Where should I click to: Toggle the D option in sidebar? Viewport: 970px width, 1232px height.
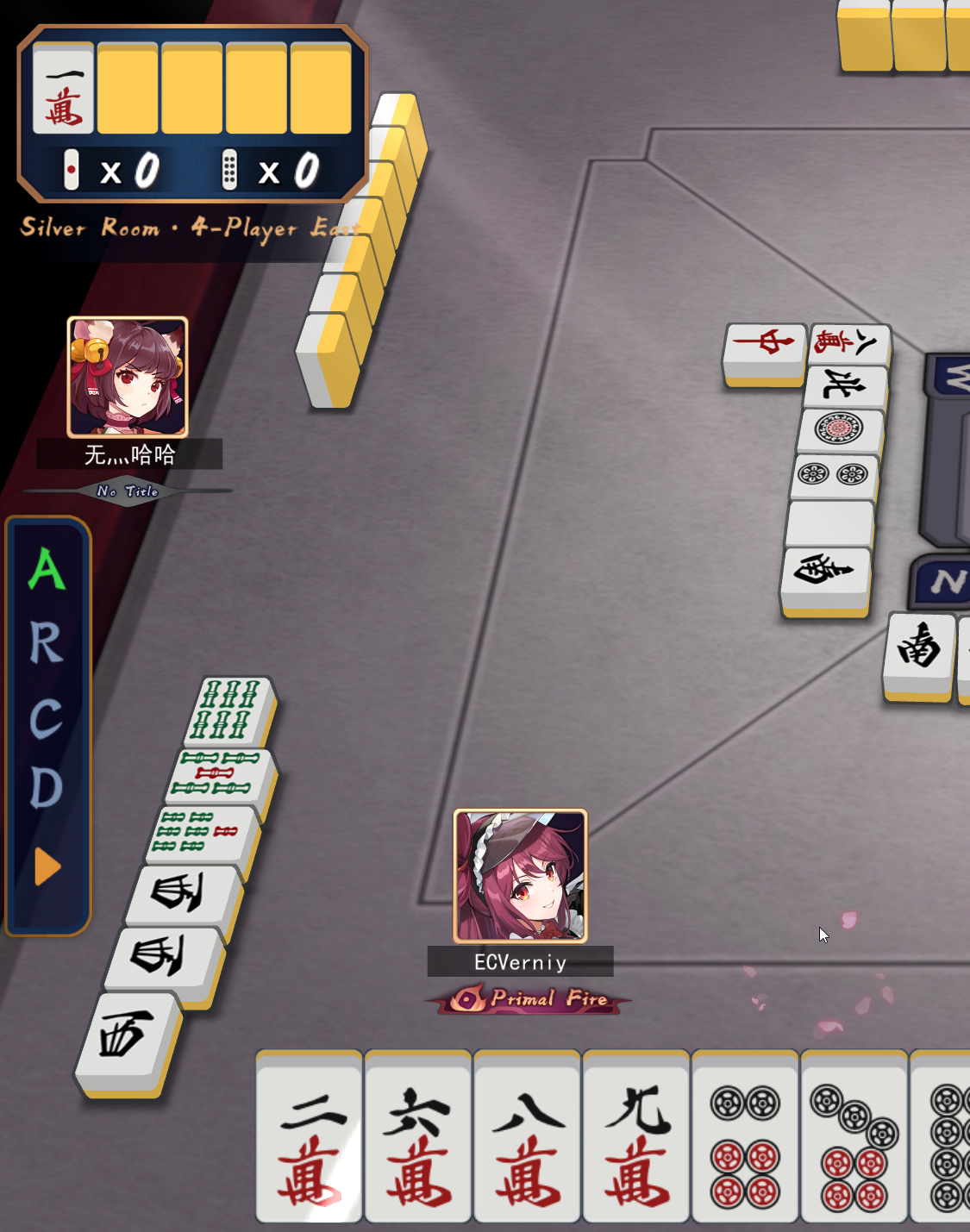(47, 787)
